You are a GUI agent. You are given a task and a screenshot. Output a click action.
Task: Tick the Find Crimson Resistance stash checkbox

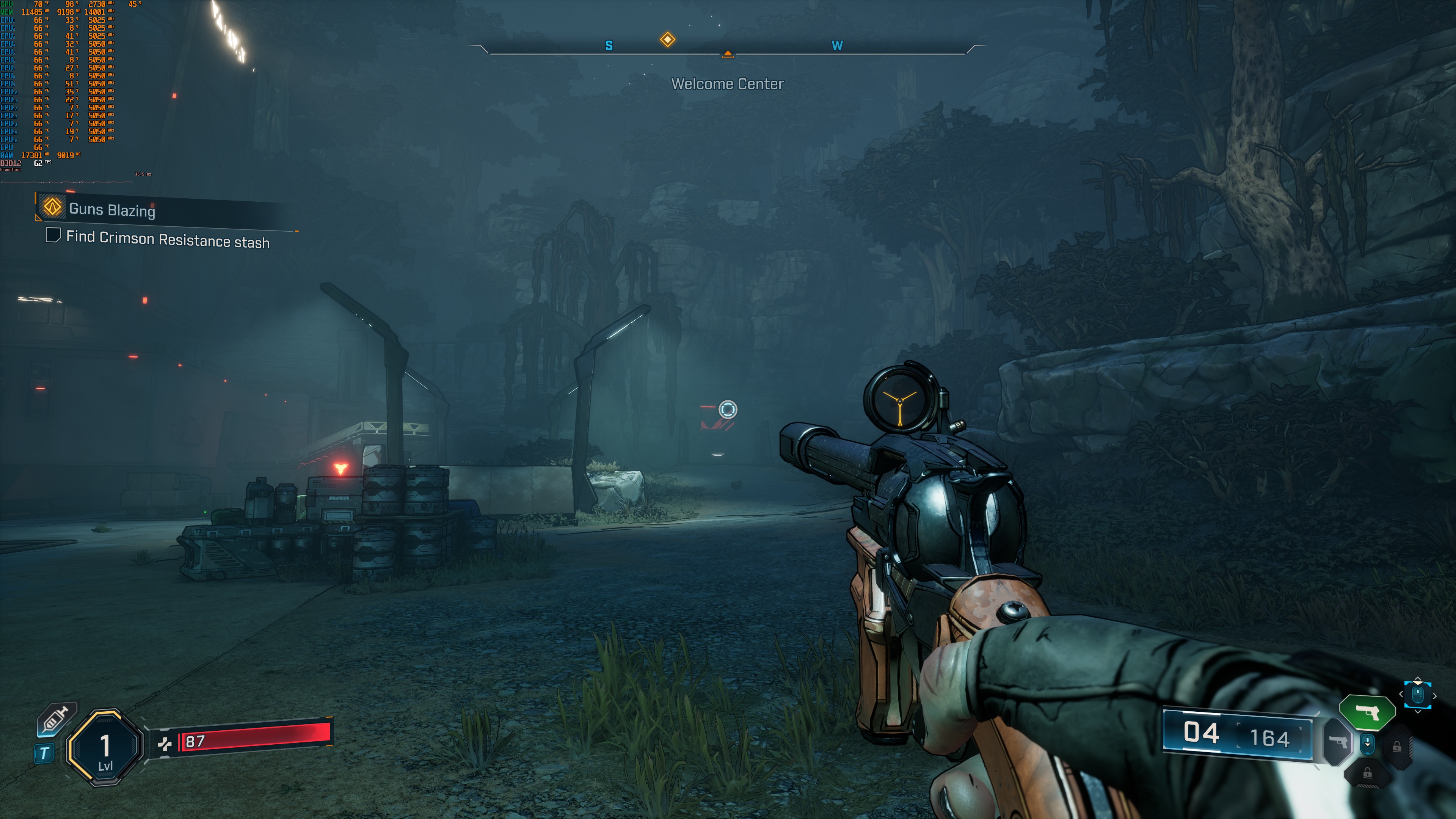[x=53, y=235]
